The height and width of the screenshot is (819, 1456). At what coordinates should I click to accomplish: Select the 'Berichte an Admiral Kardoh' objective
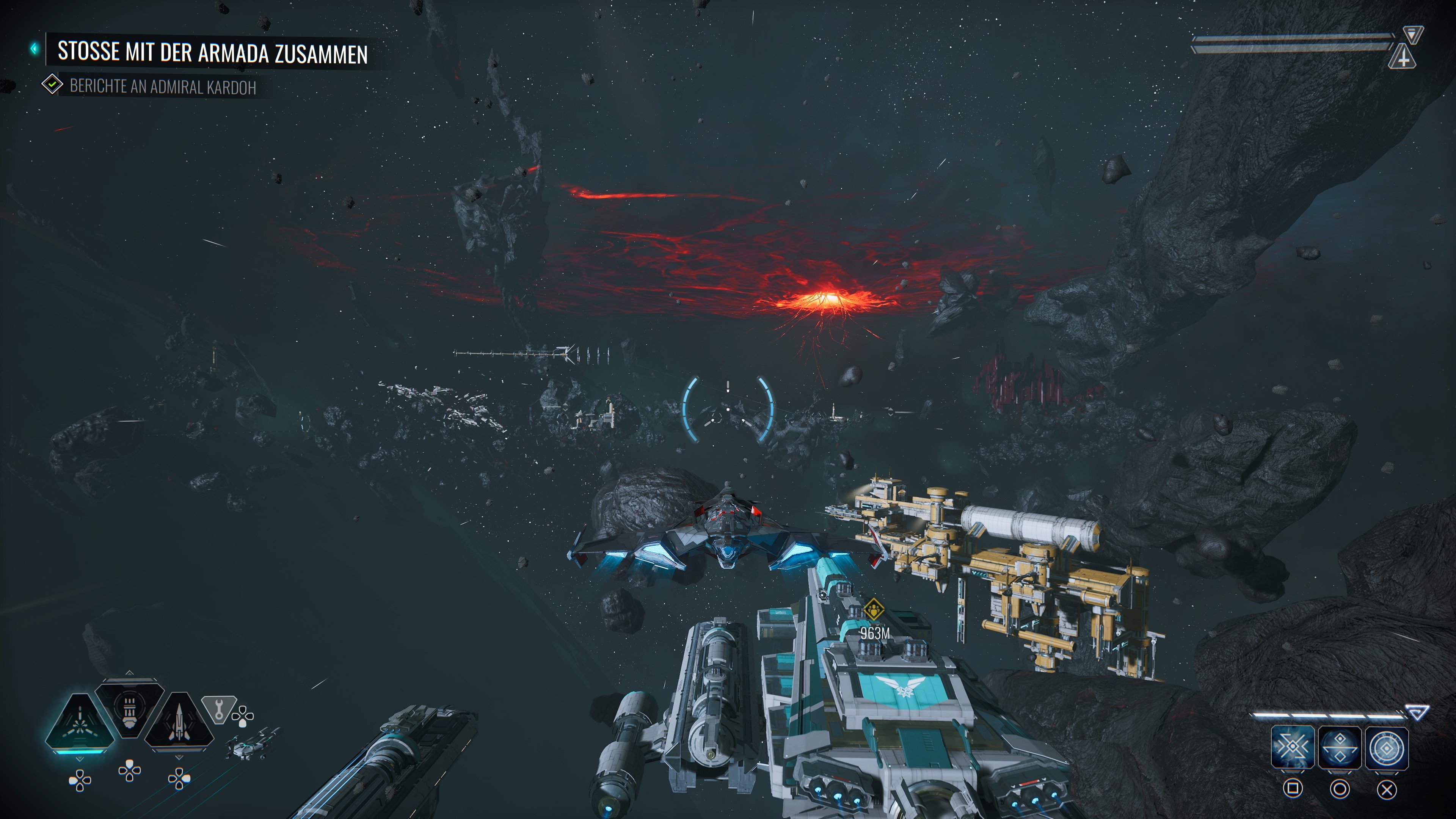(x=162, y=86)
